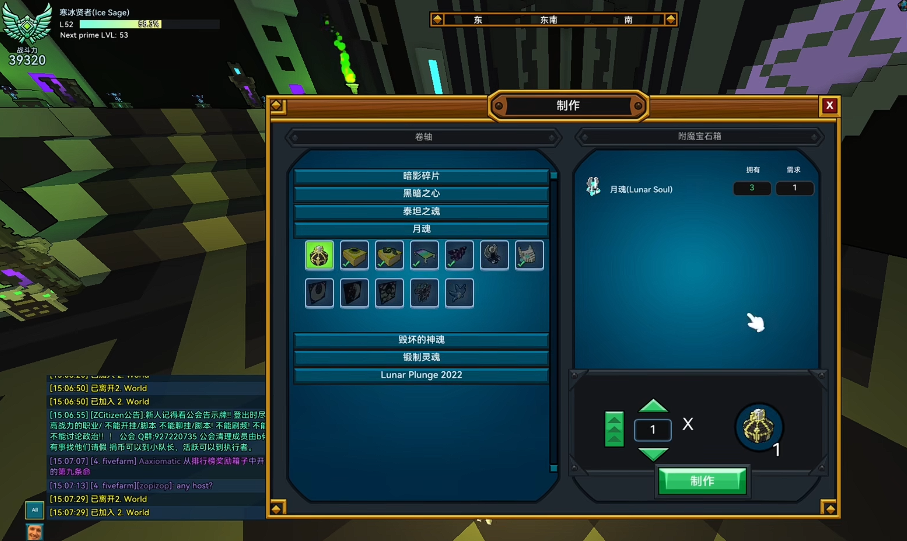
Task: Open the 泰坦之魂 recipe category
Action: (421, 212)
